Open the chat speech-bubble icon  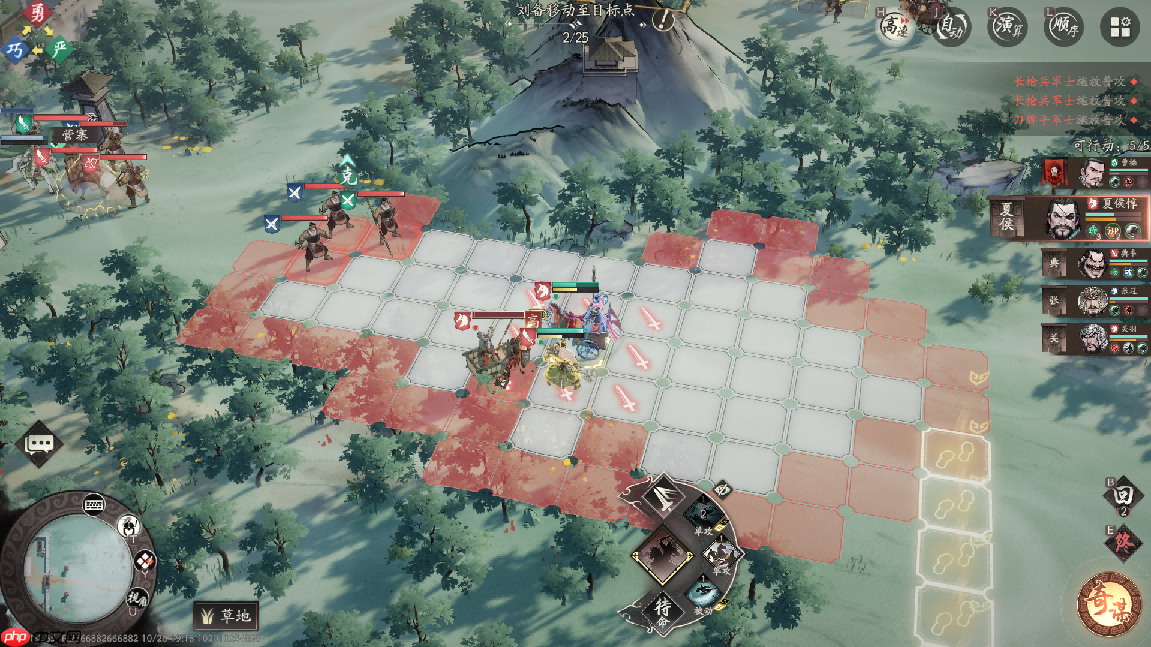(40, 443)
